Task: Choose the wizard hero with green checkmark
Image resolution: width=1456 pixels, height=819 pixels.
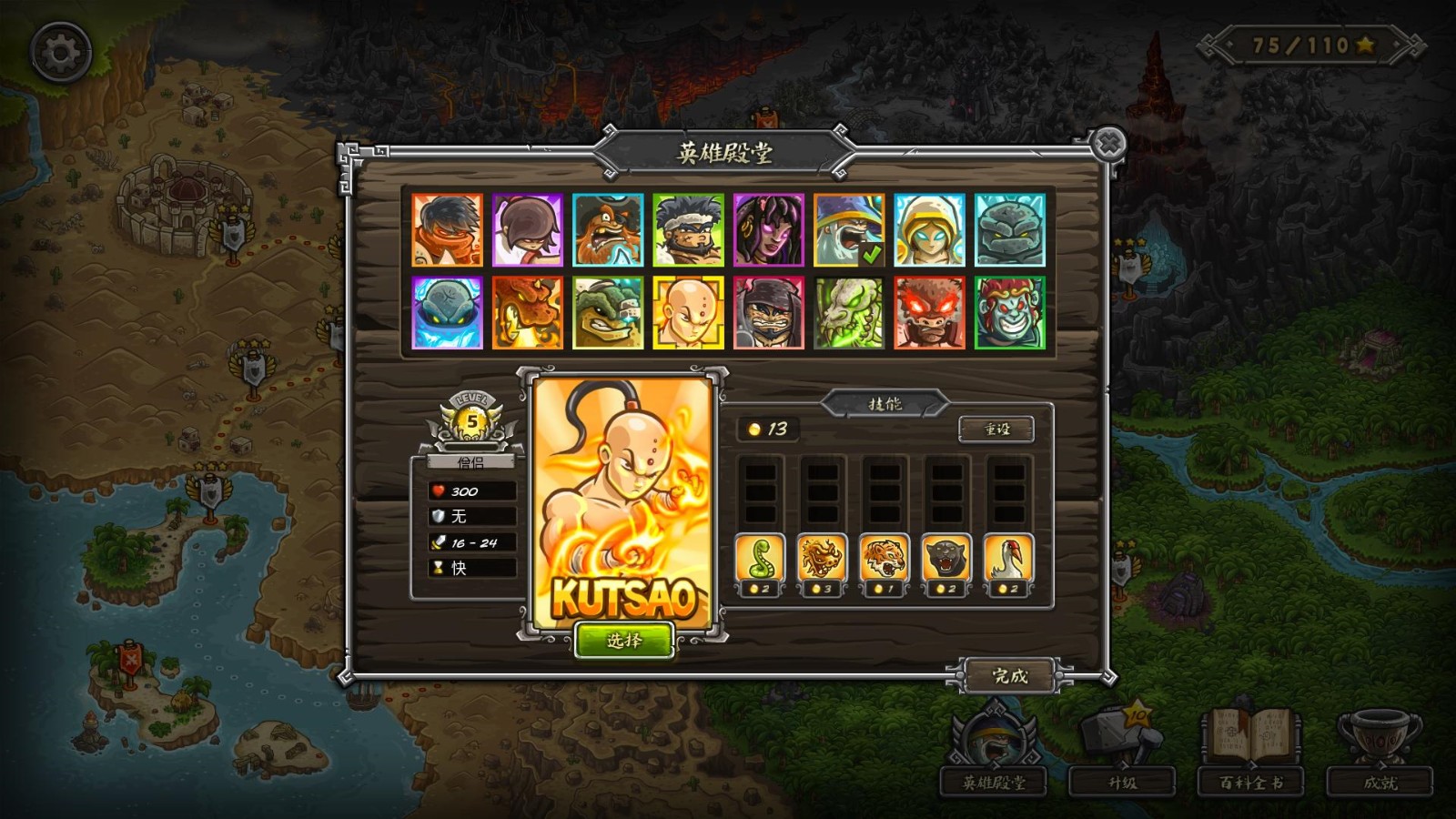Action: [848, 230]
